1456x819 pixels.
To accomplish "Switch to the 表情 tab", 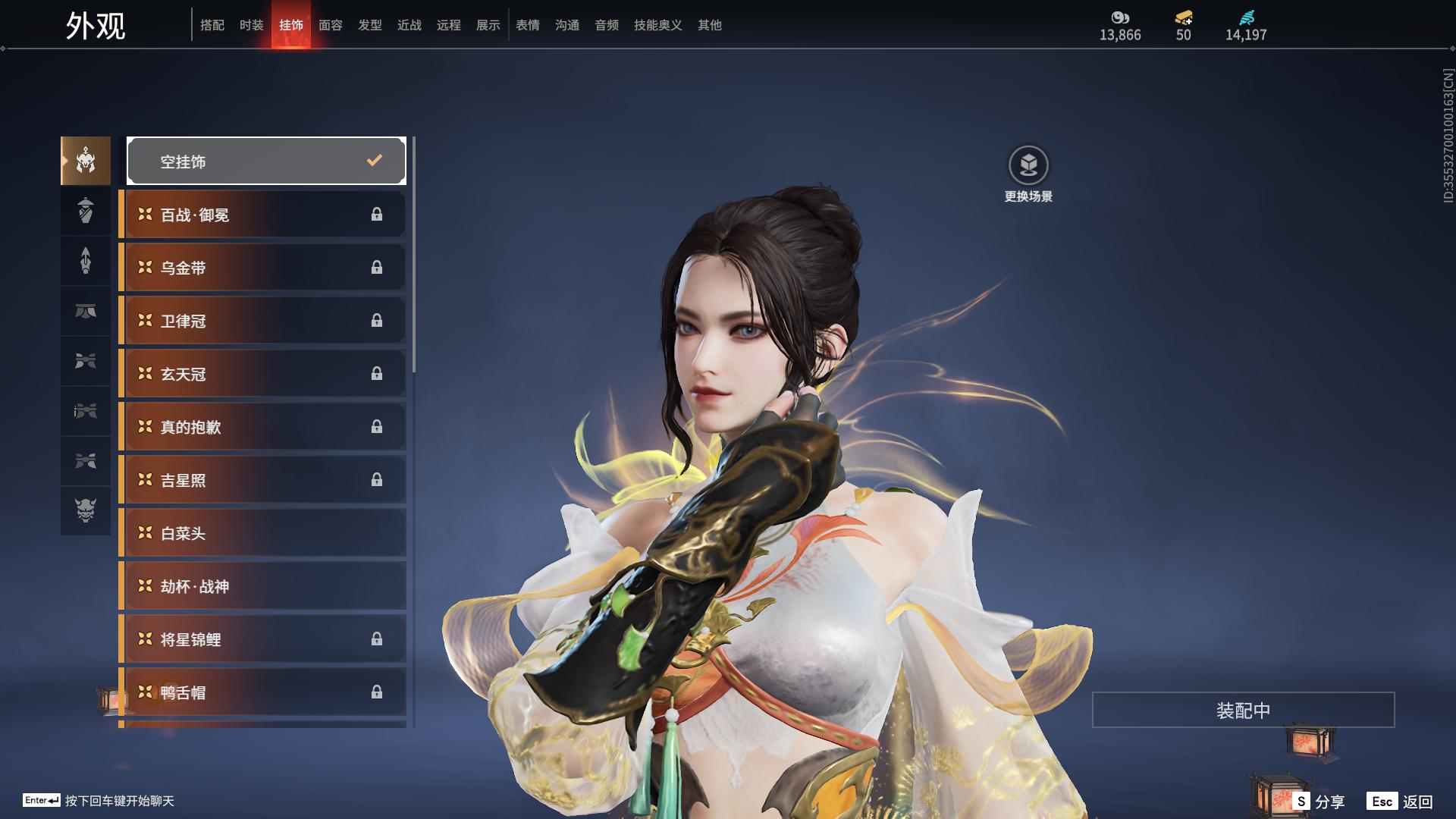I will click(x=527, y=25).
